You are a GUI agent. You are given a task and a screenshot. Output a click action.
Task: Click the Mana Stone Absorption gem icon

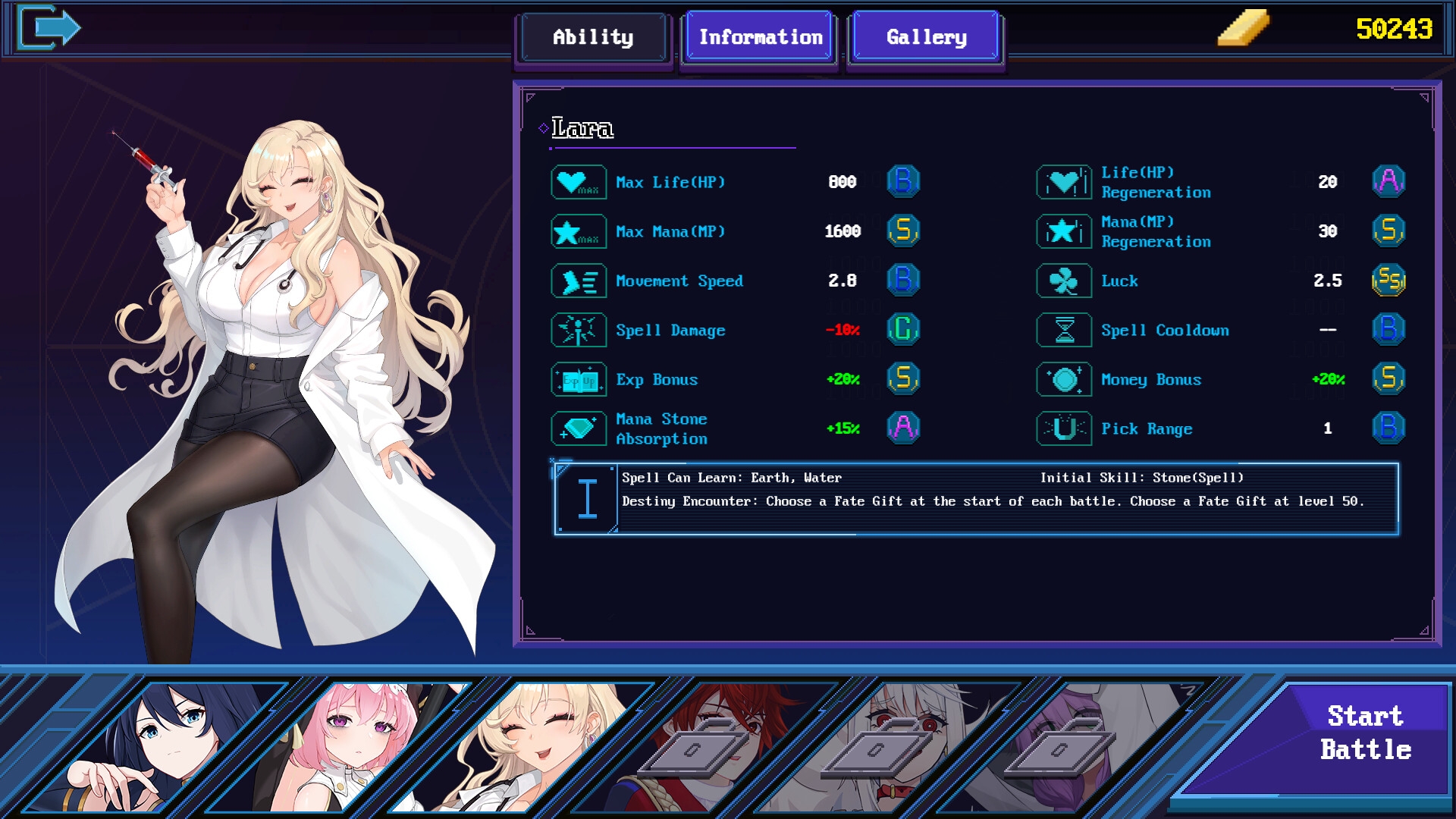(x=578, y=428)
